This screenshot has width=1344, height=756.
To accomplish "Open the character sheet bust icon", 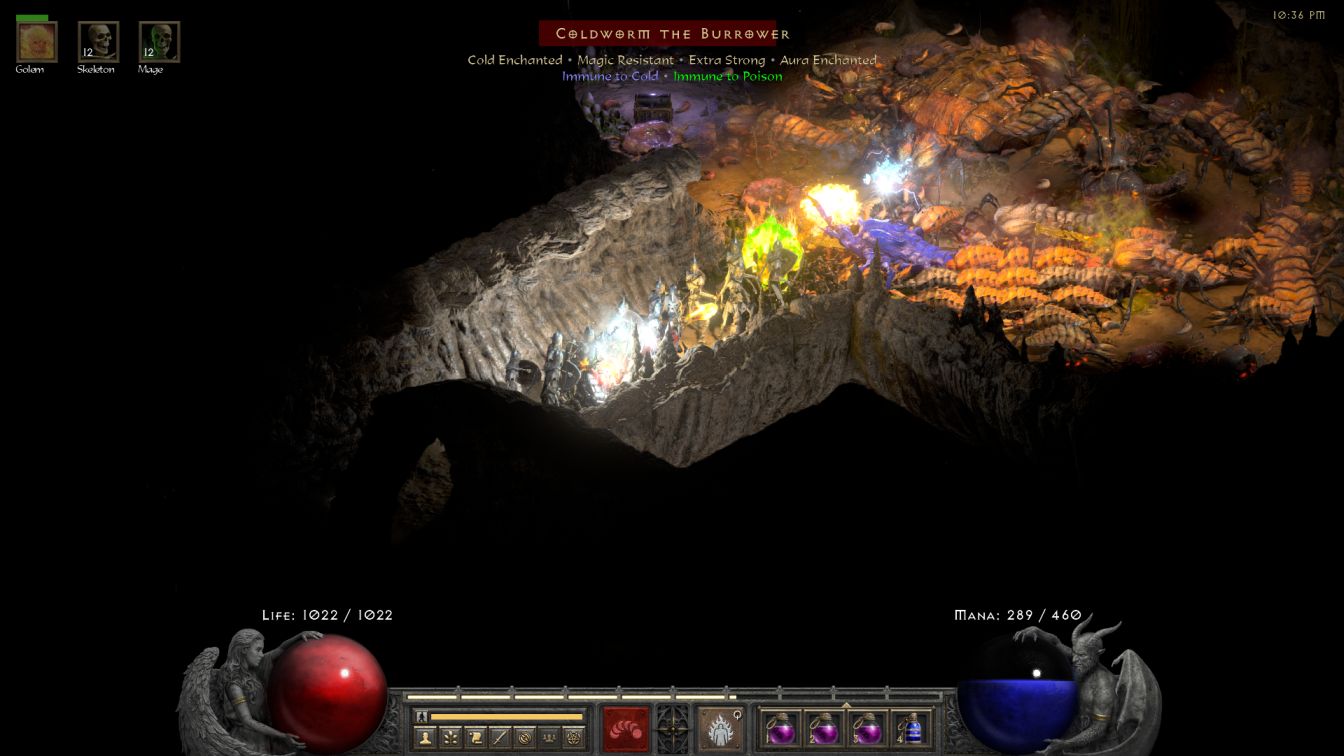I will click(x=425, y=738).
